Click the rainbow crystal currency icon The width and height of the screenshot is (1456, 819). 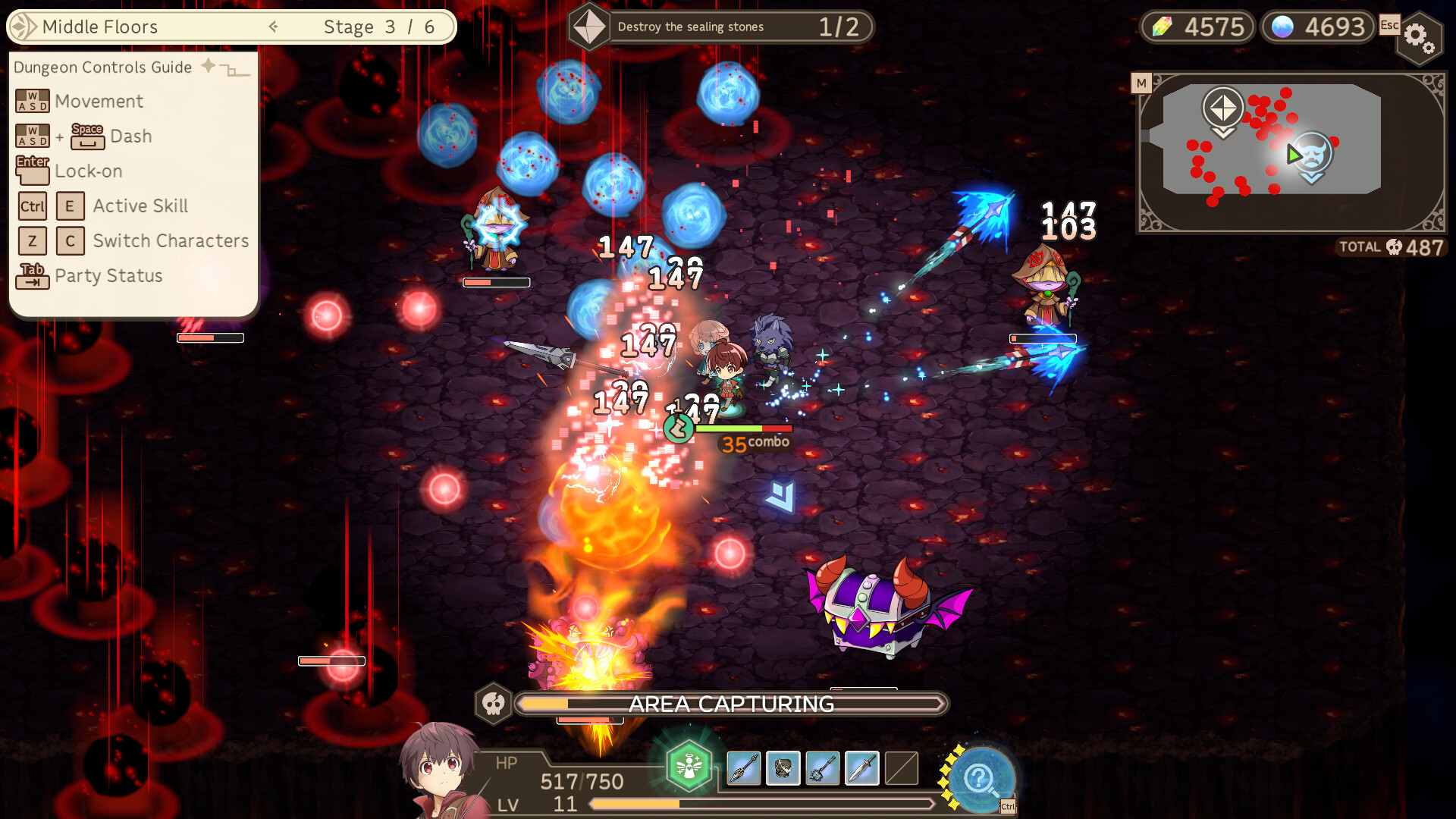[x=1156, y=25]
